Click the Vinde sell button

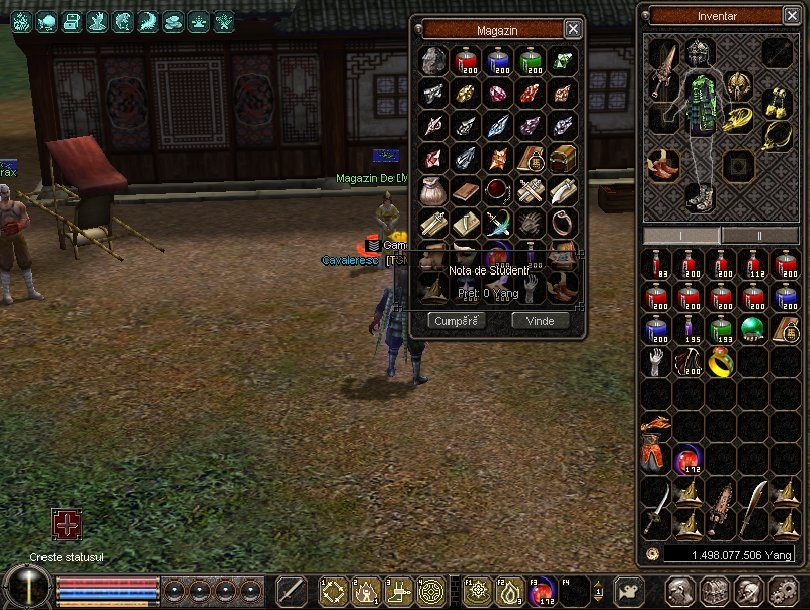click(x=540, y=321)
